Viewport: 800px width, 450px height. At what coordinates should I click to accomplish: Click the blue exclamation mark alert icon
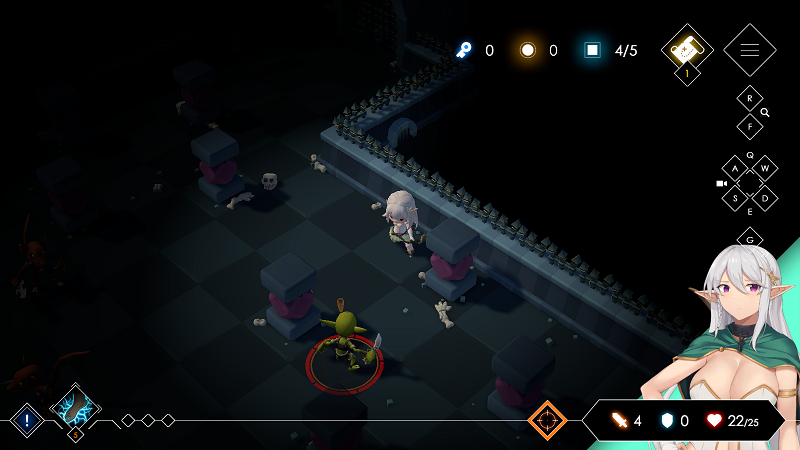[26, 420]
